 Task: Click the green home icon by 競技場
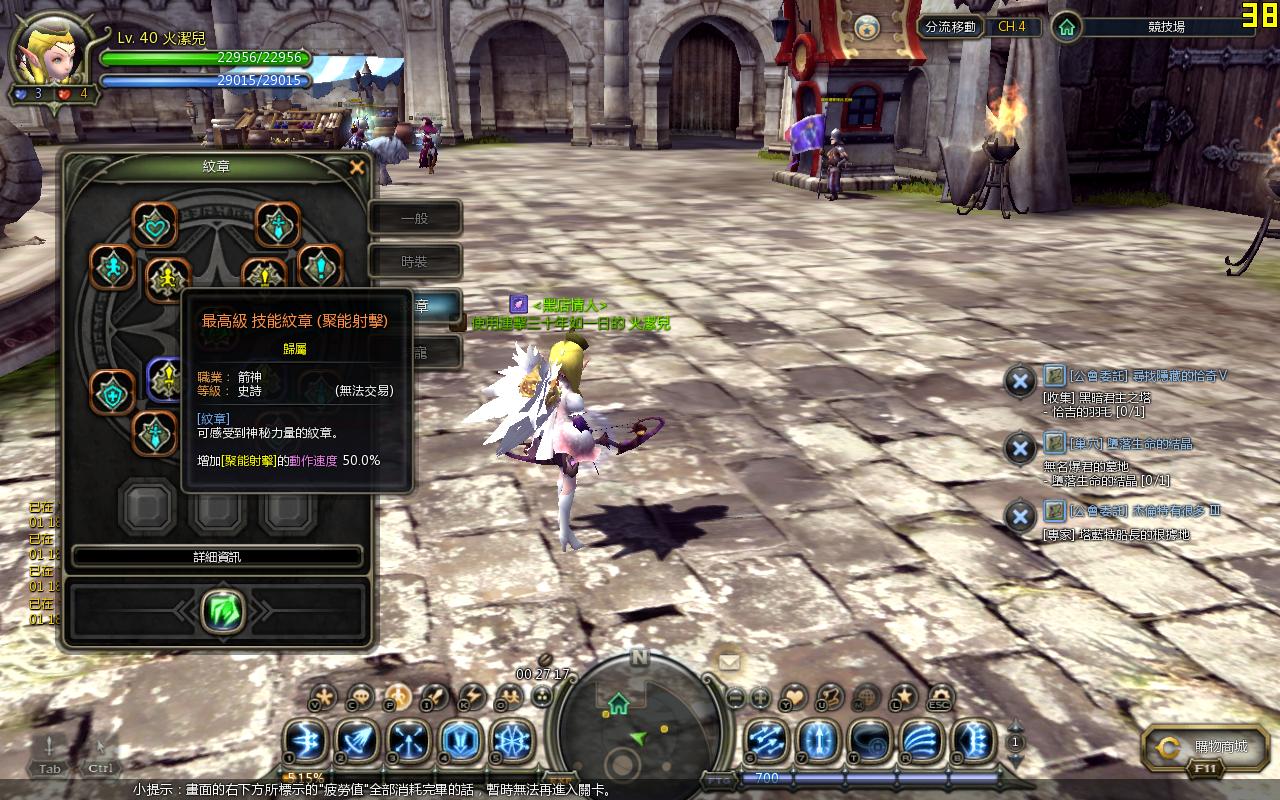[1068, 27]
